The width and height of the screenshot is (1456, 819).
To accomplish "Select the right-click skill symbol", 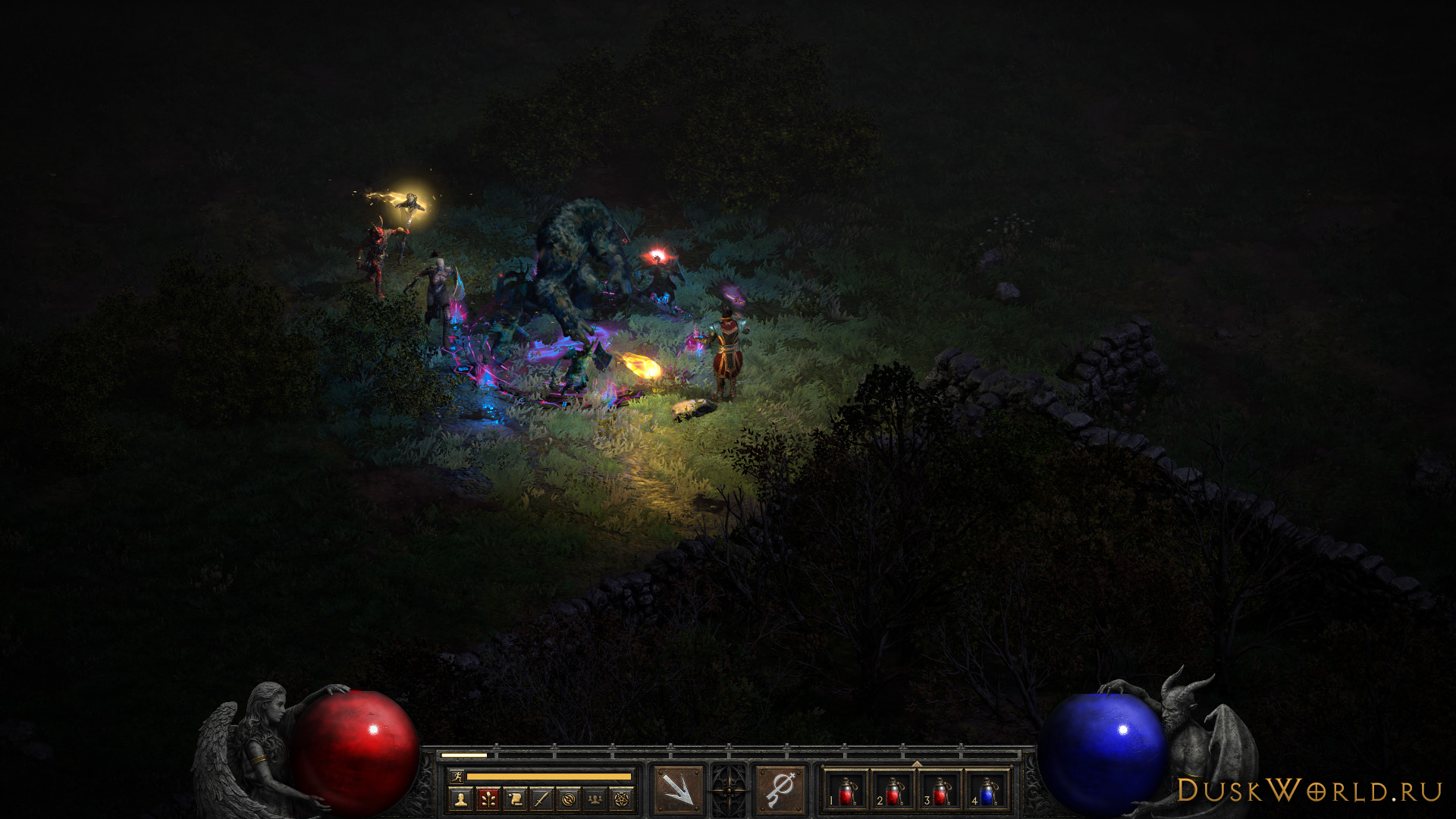I will pos(780,790).
